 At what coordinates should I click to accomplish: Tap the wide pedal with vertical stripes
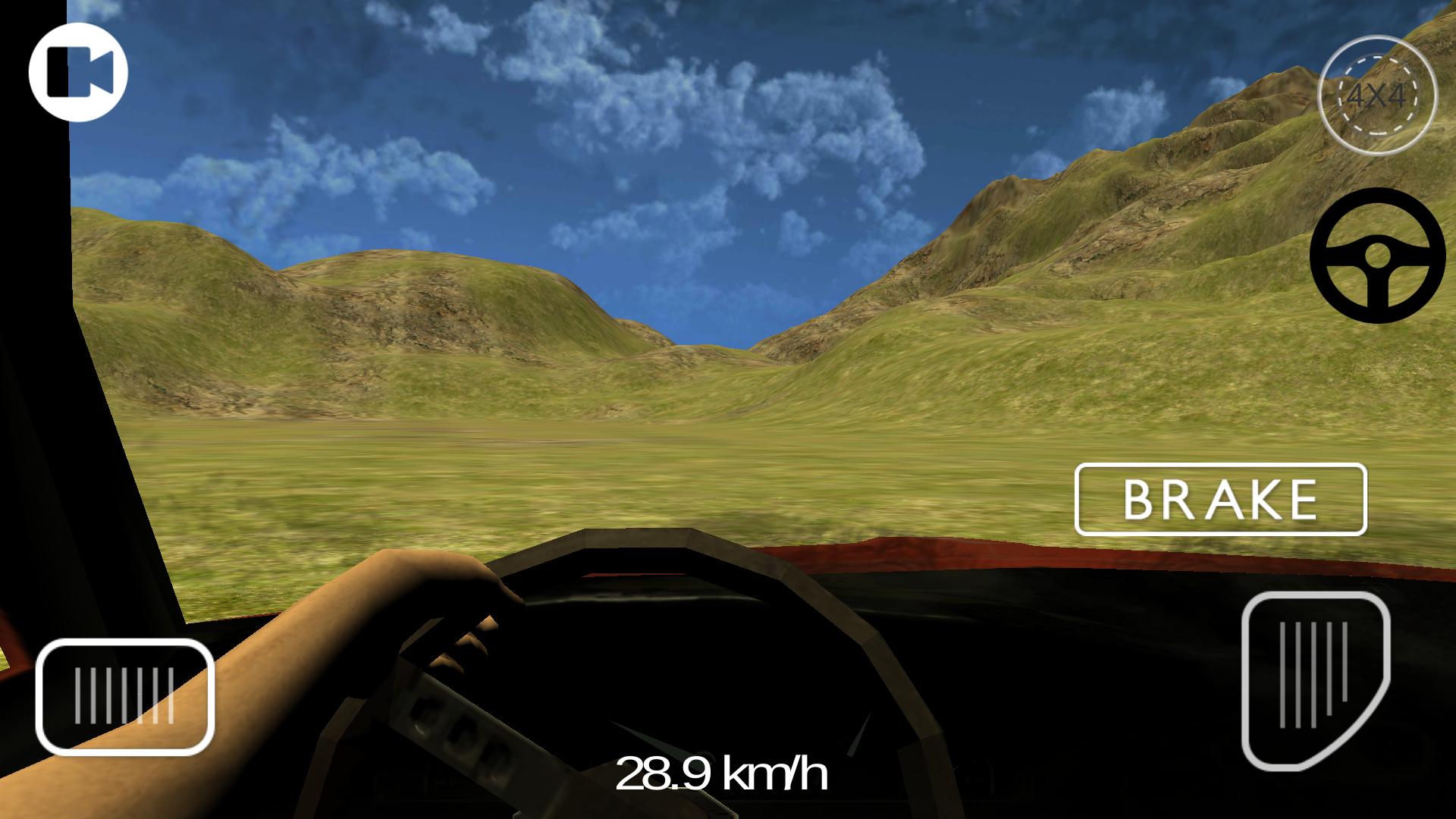tap(124, 695)
